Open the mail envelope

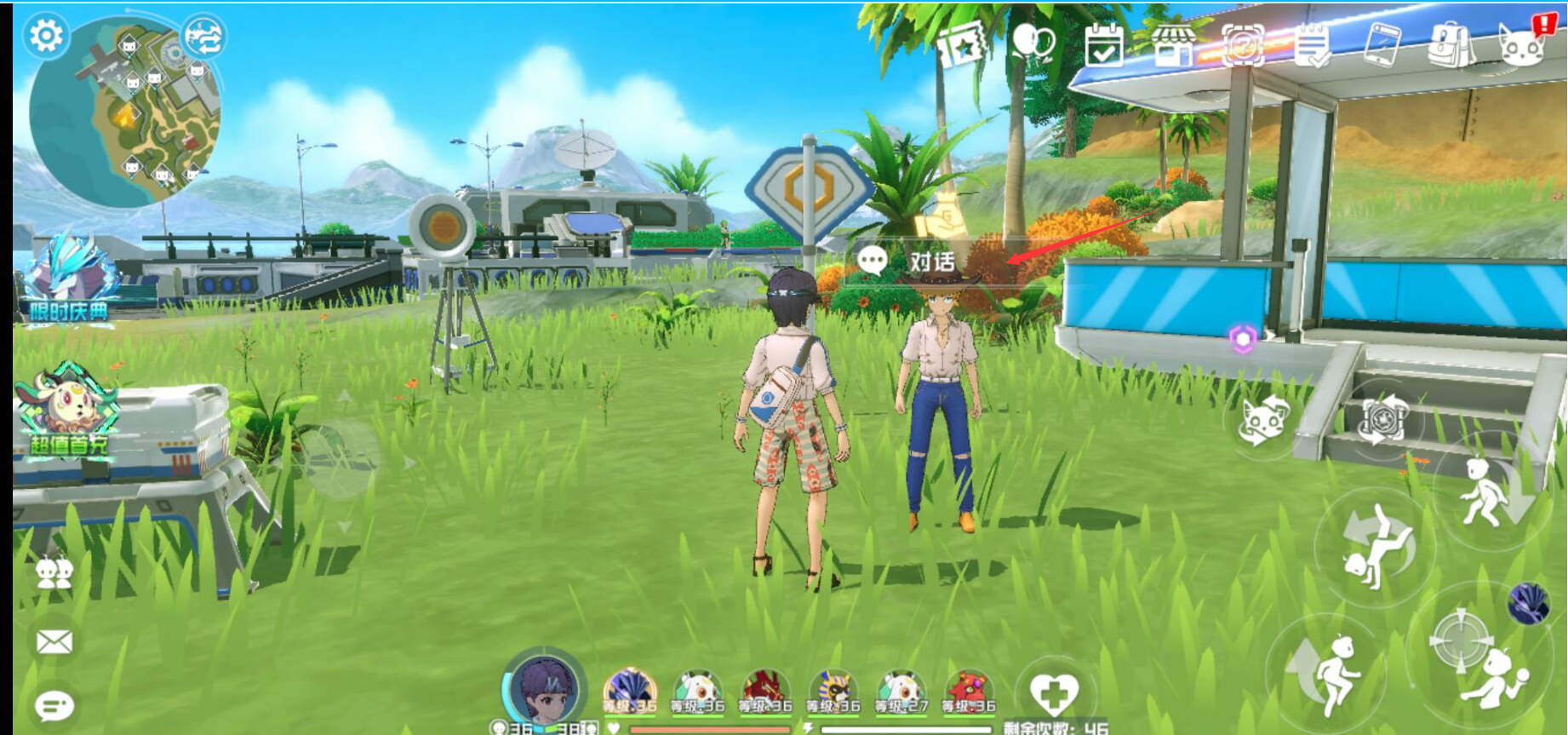(54, 641)
